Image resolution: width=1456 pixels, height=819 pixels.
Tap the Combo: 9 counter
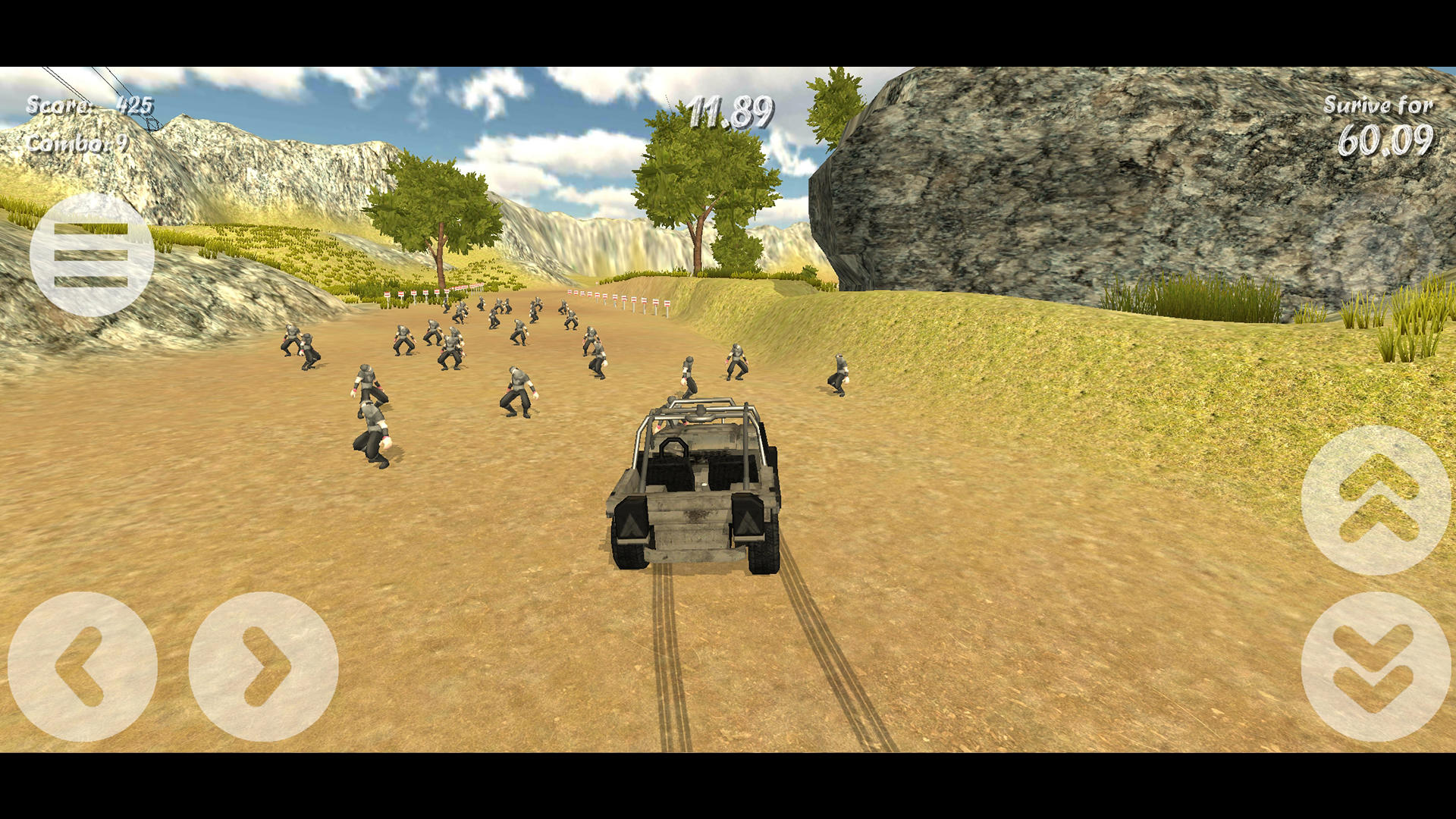pyautogui.click(x=80, y=144)
